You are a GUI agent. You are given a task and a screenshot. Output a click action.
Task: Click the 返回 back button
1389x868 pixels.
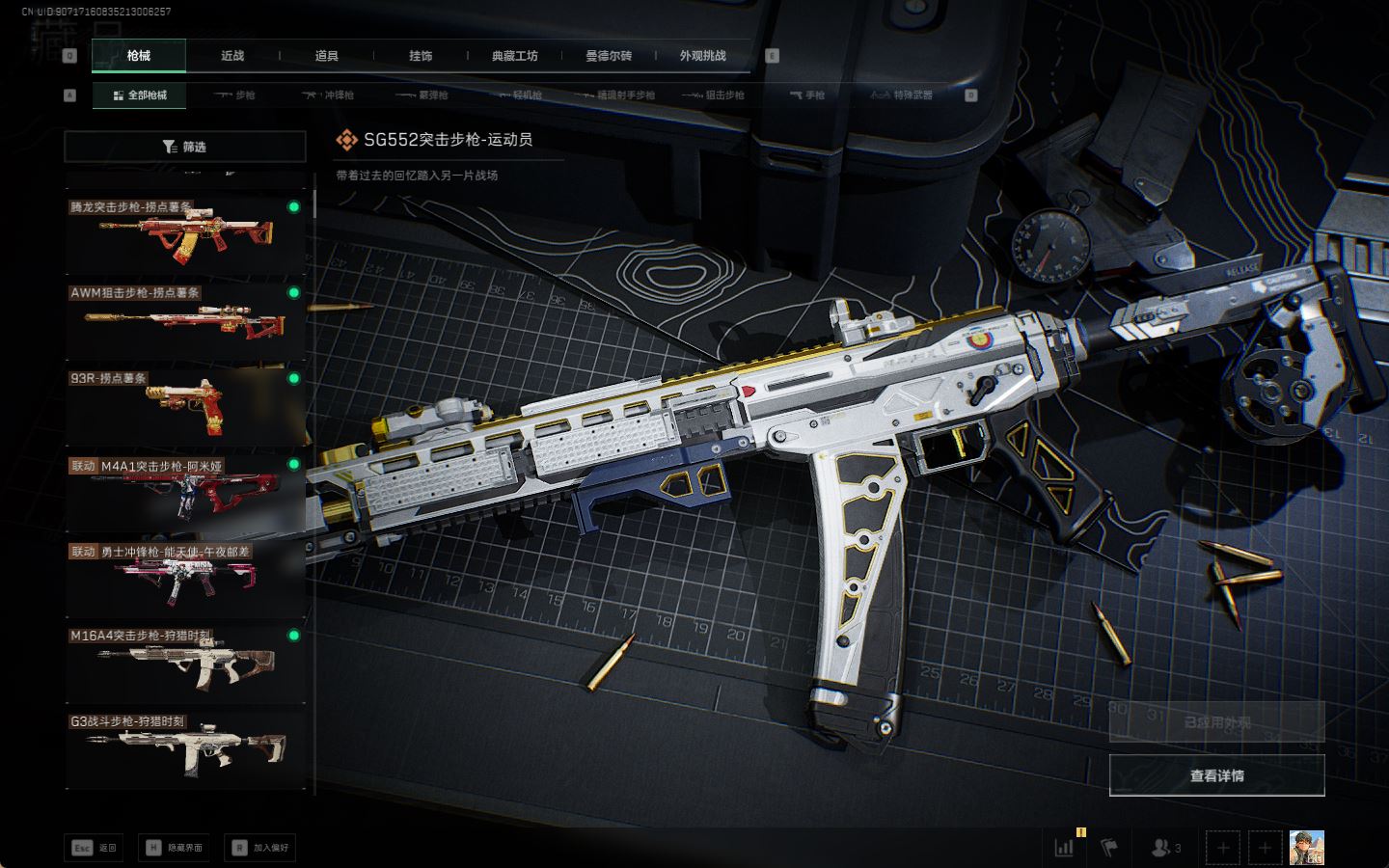click(95, 848)
